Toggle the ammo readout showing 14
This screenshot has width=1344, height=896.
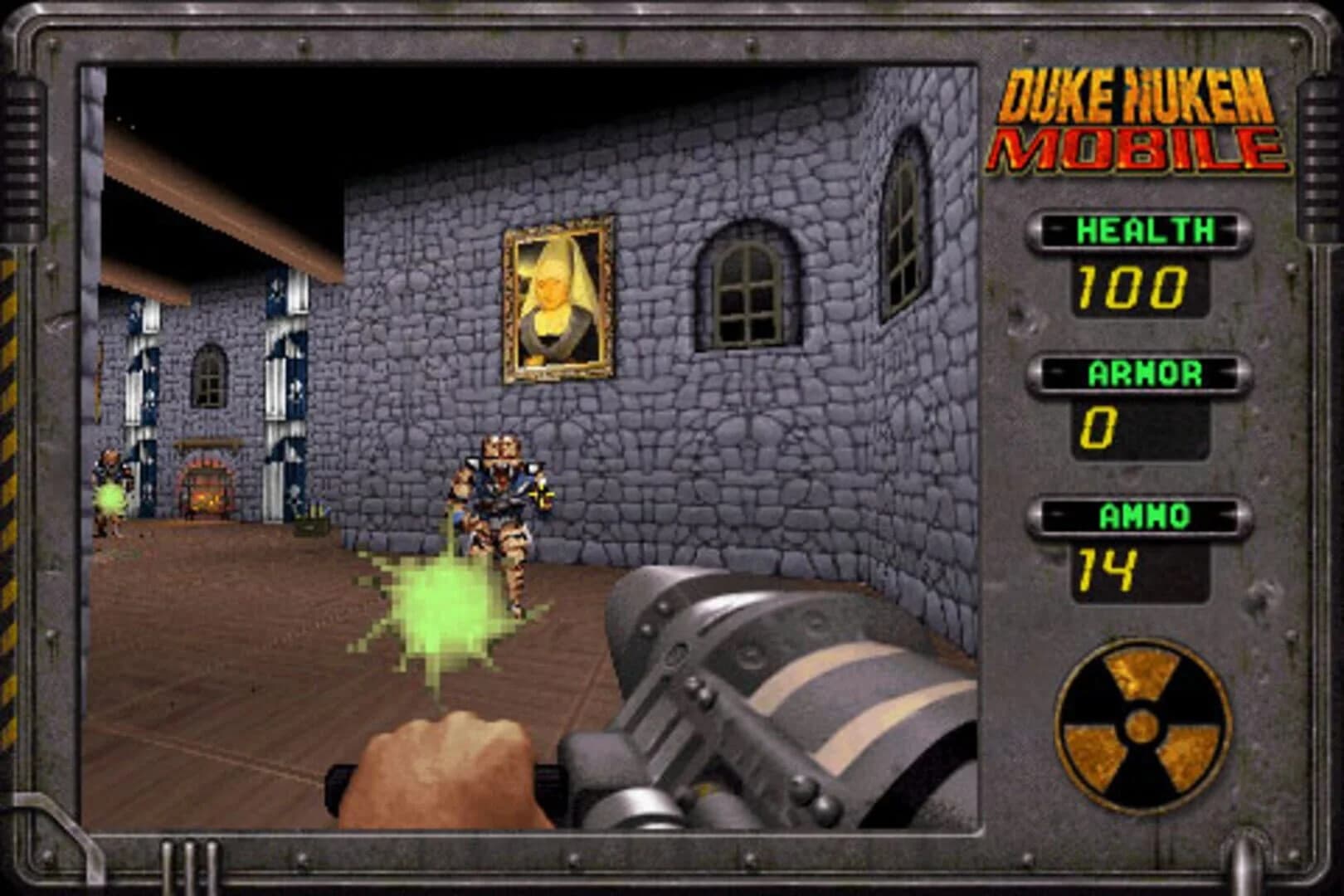coord(1106,567)
